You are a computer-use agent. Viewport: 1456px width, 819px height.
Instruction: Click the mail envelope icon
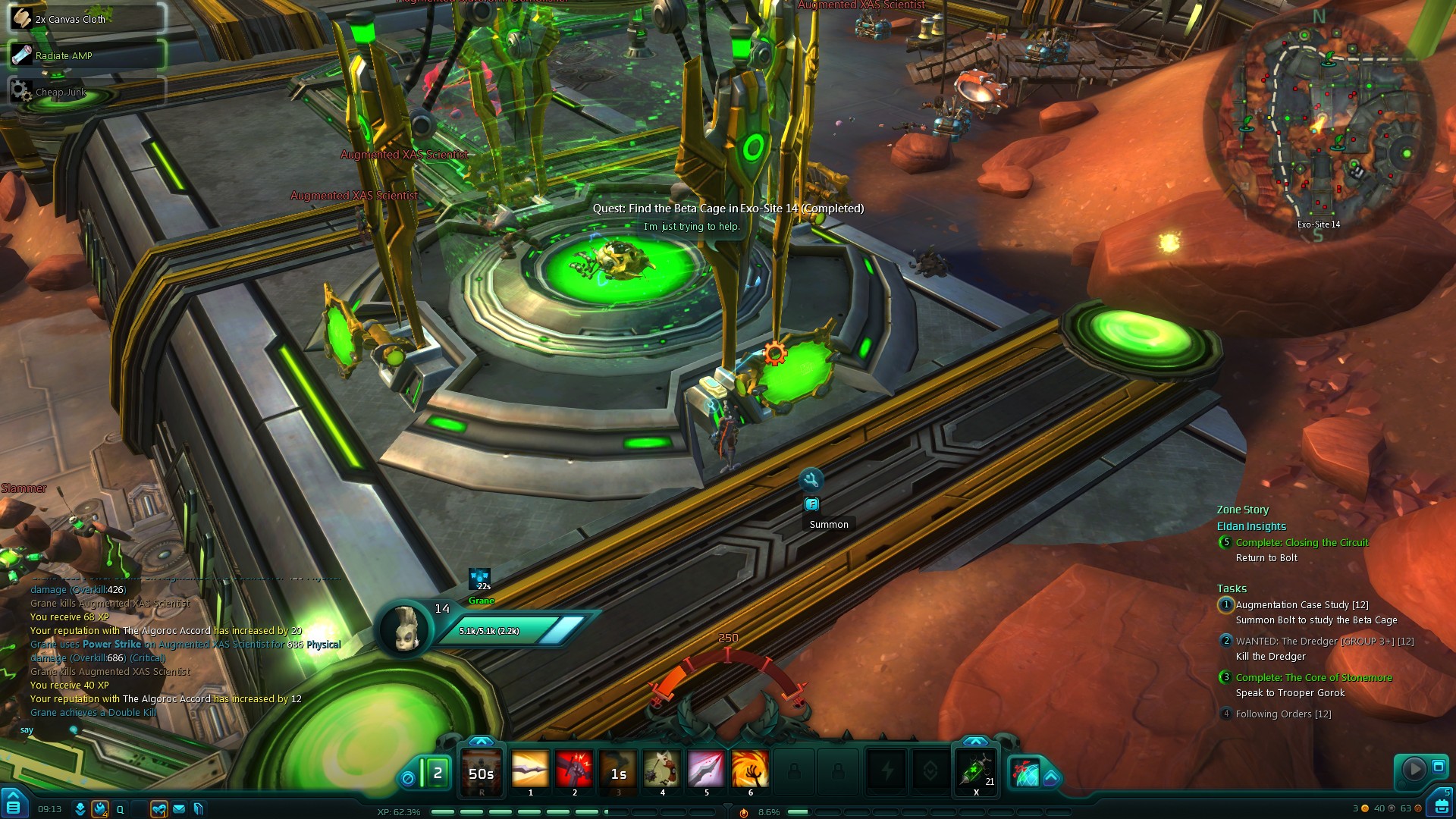(x=179, y=809)
